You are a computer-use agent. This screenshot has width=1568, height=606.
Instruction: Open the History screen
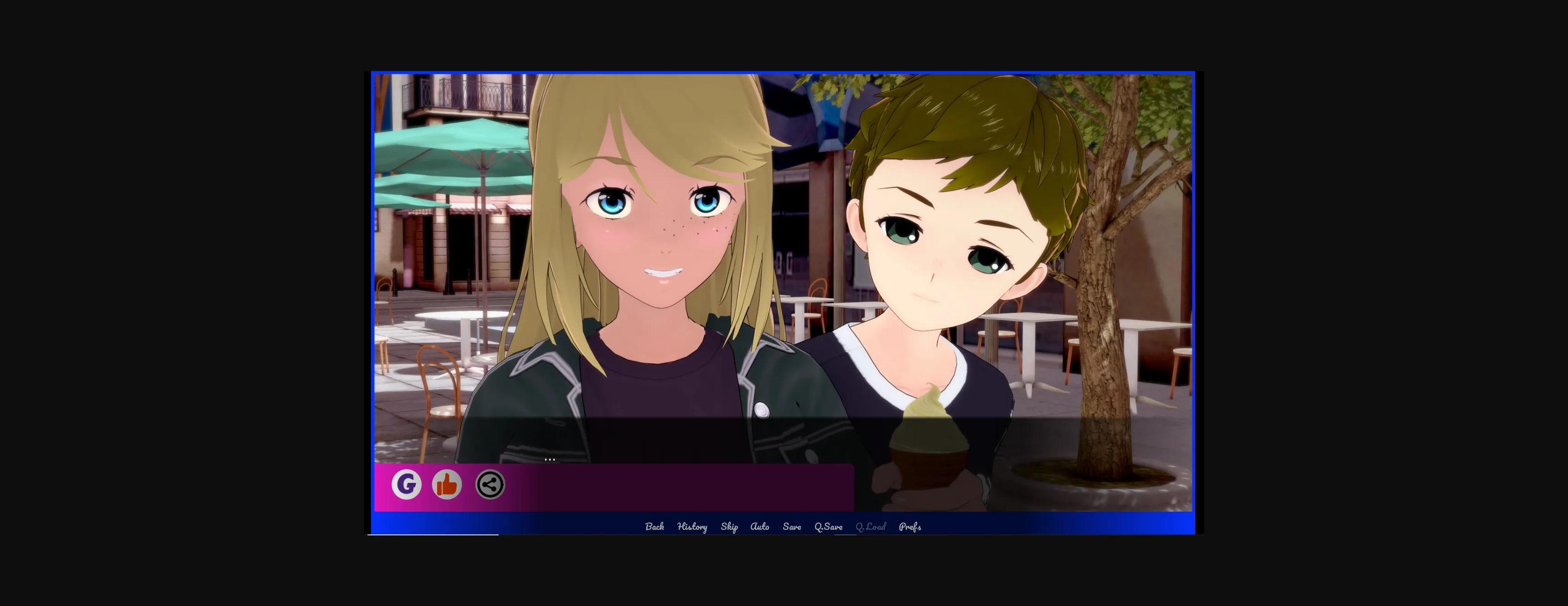[692, 526]
